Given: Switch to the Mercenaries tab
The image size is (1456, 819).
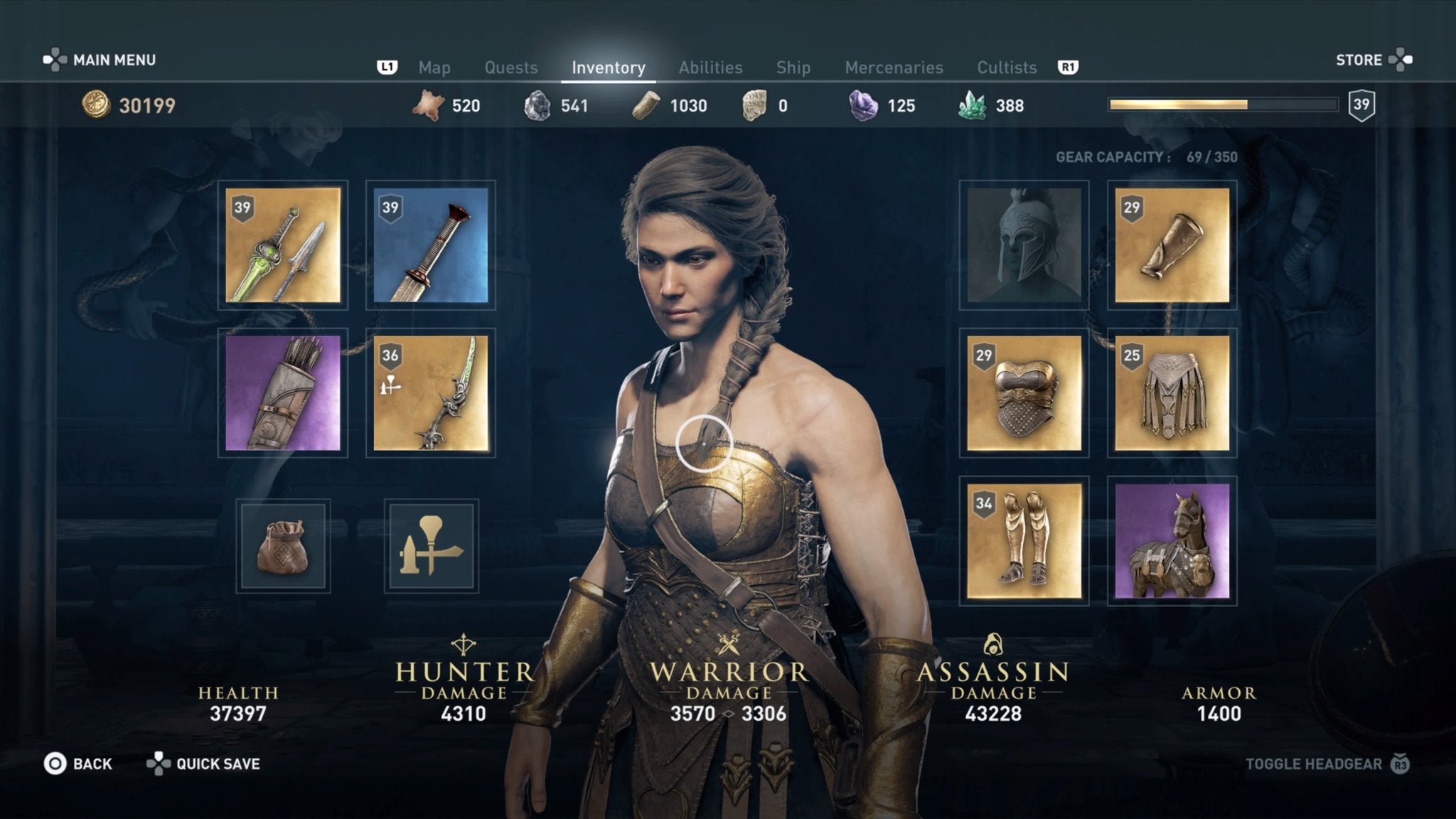Looking at the screenshot, I should (x=894, y=67).
